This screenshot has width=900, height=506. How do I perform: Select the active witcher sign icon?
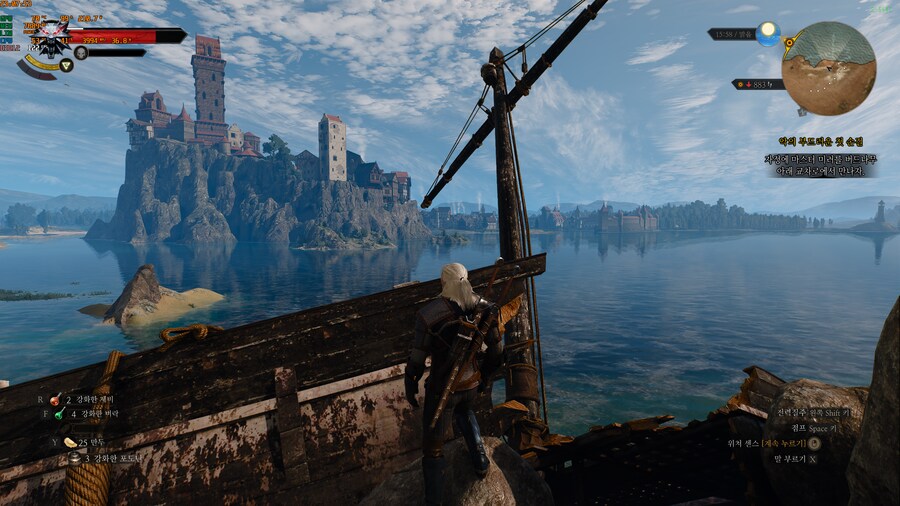pos(66,66)
